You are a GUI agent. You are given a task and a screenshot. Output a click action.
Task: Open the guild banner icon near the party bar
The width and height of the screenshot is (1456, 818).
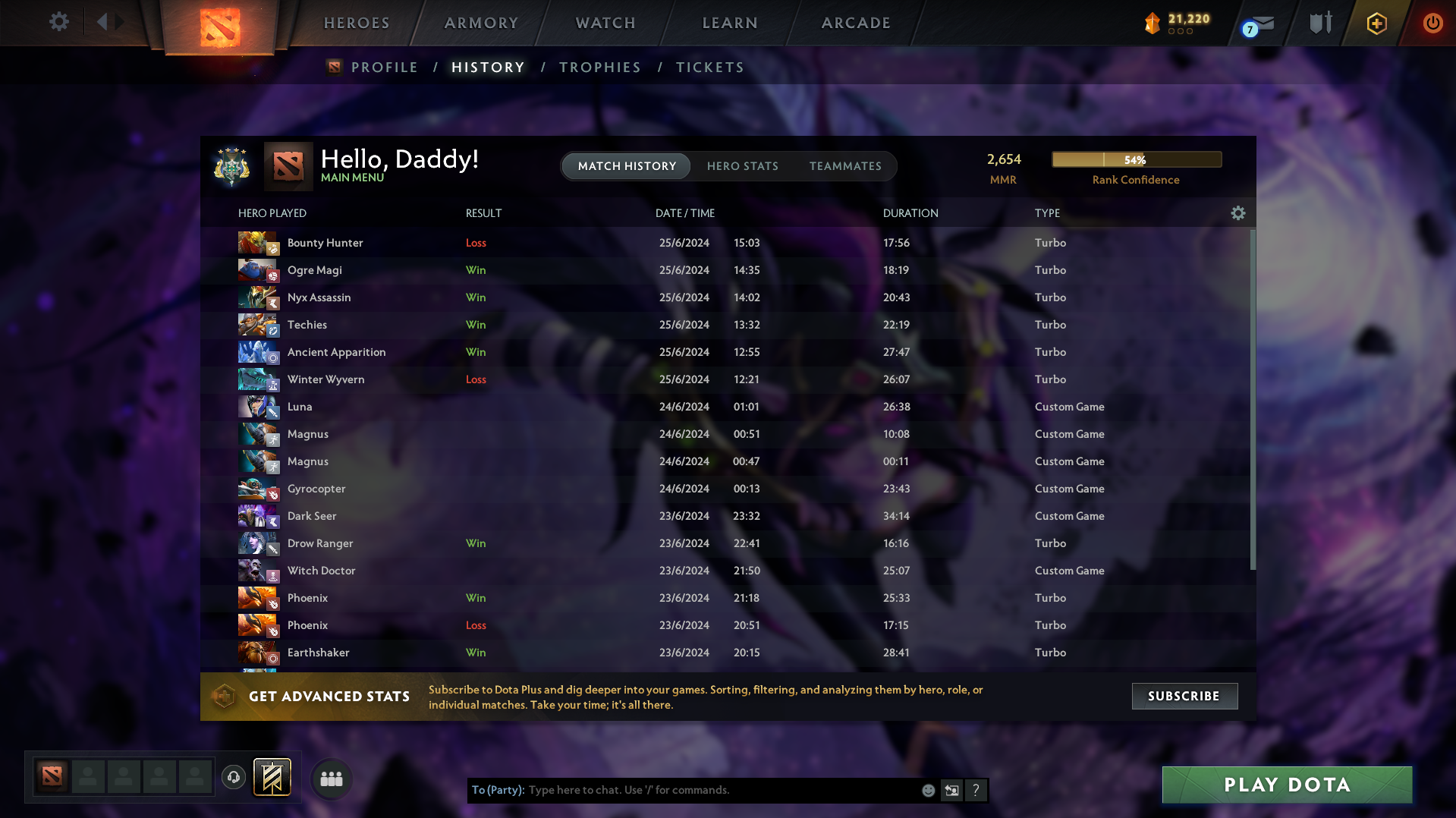[271, 777]
